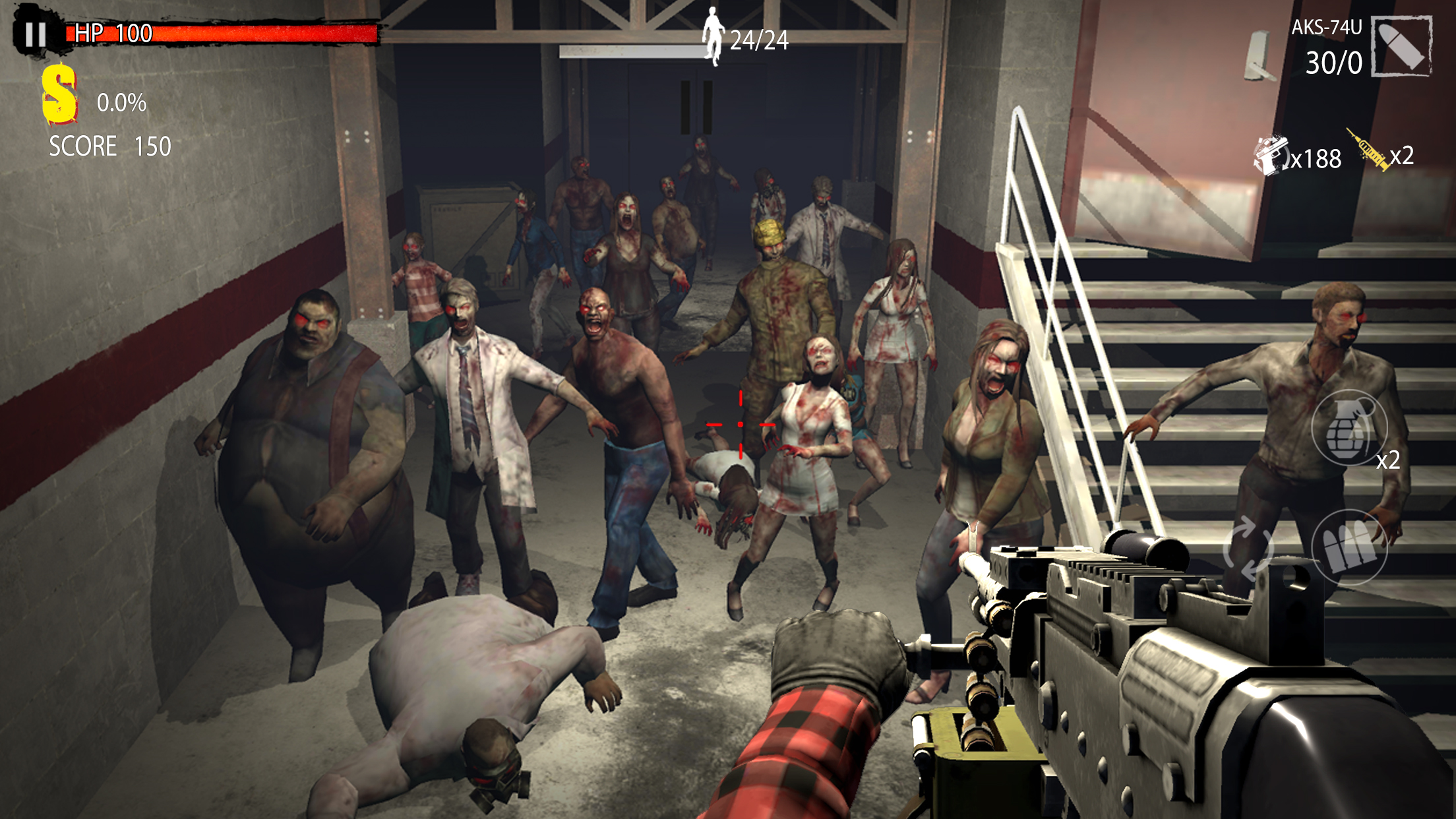1456x819 pixels.
Task: Select the pistol swap icon labeled x188
Action: [x=1273, y=153]
